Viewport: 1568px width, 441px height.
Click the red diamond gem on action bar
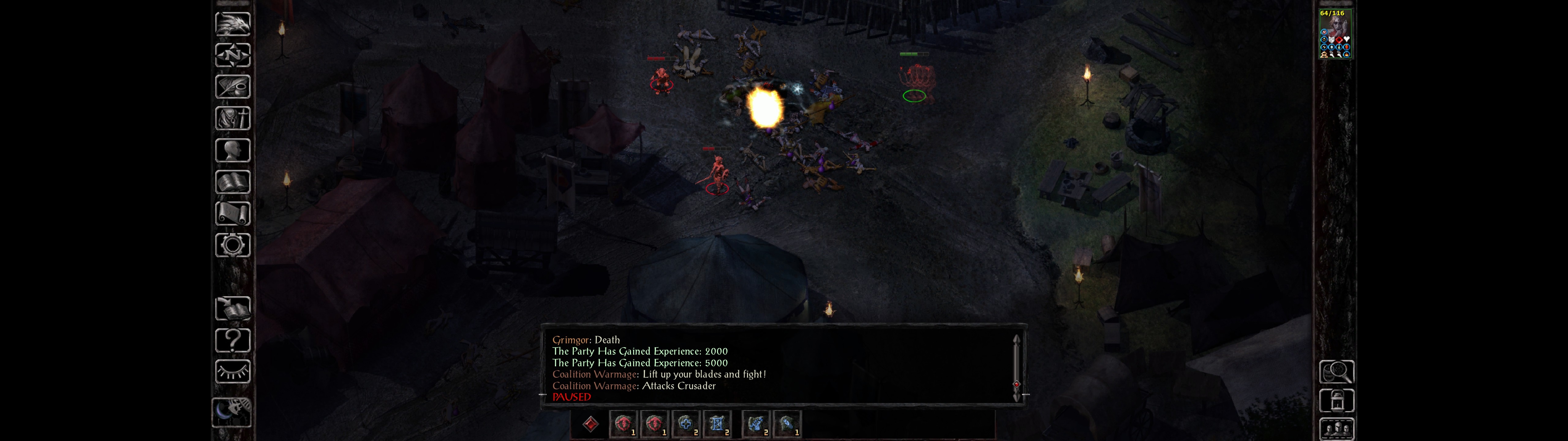point(590,424)
